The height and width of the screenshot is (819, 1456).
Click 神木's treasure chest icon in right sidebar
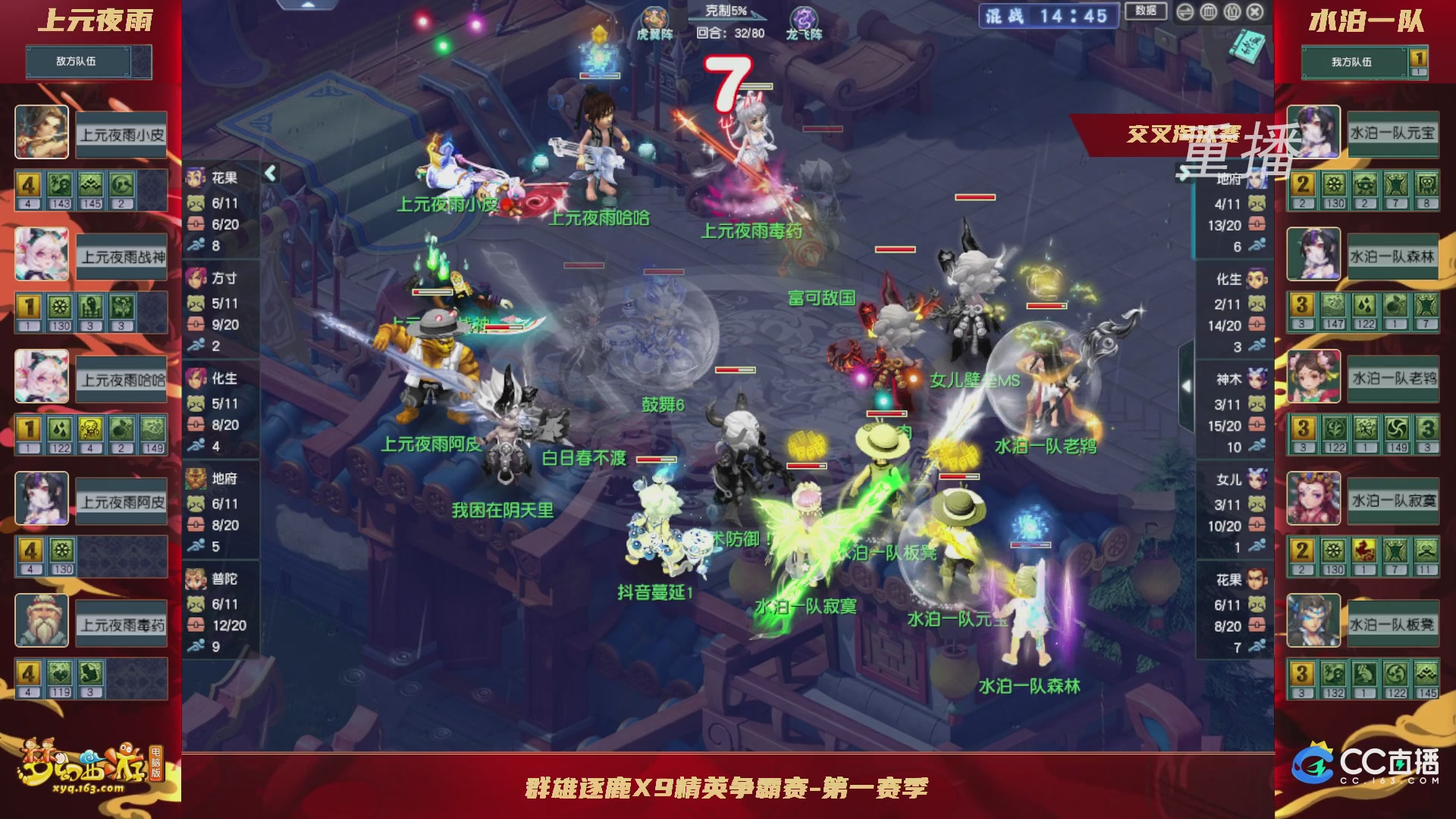(1257, 425)
